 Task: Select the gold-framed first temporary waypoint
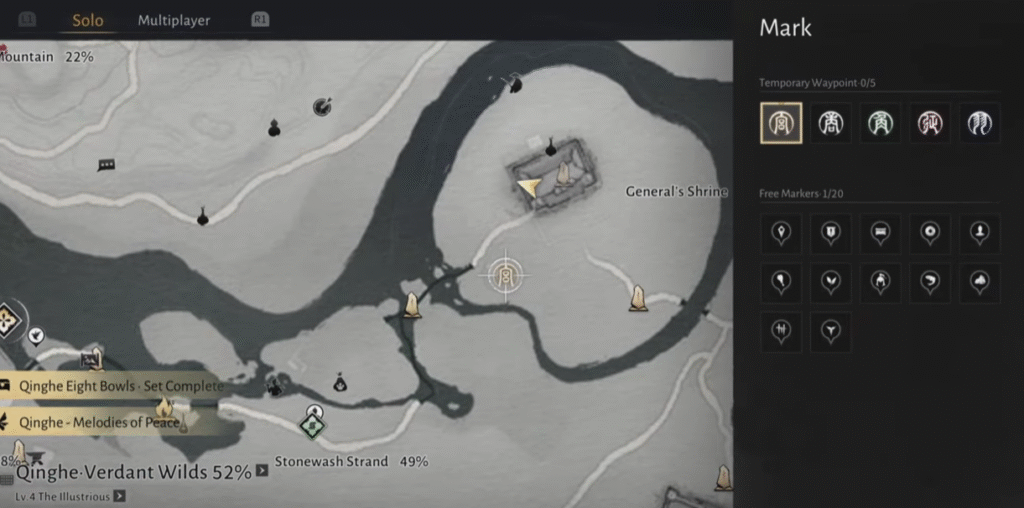click(780, 123)
